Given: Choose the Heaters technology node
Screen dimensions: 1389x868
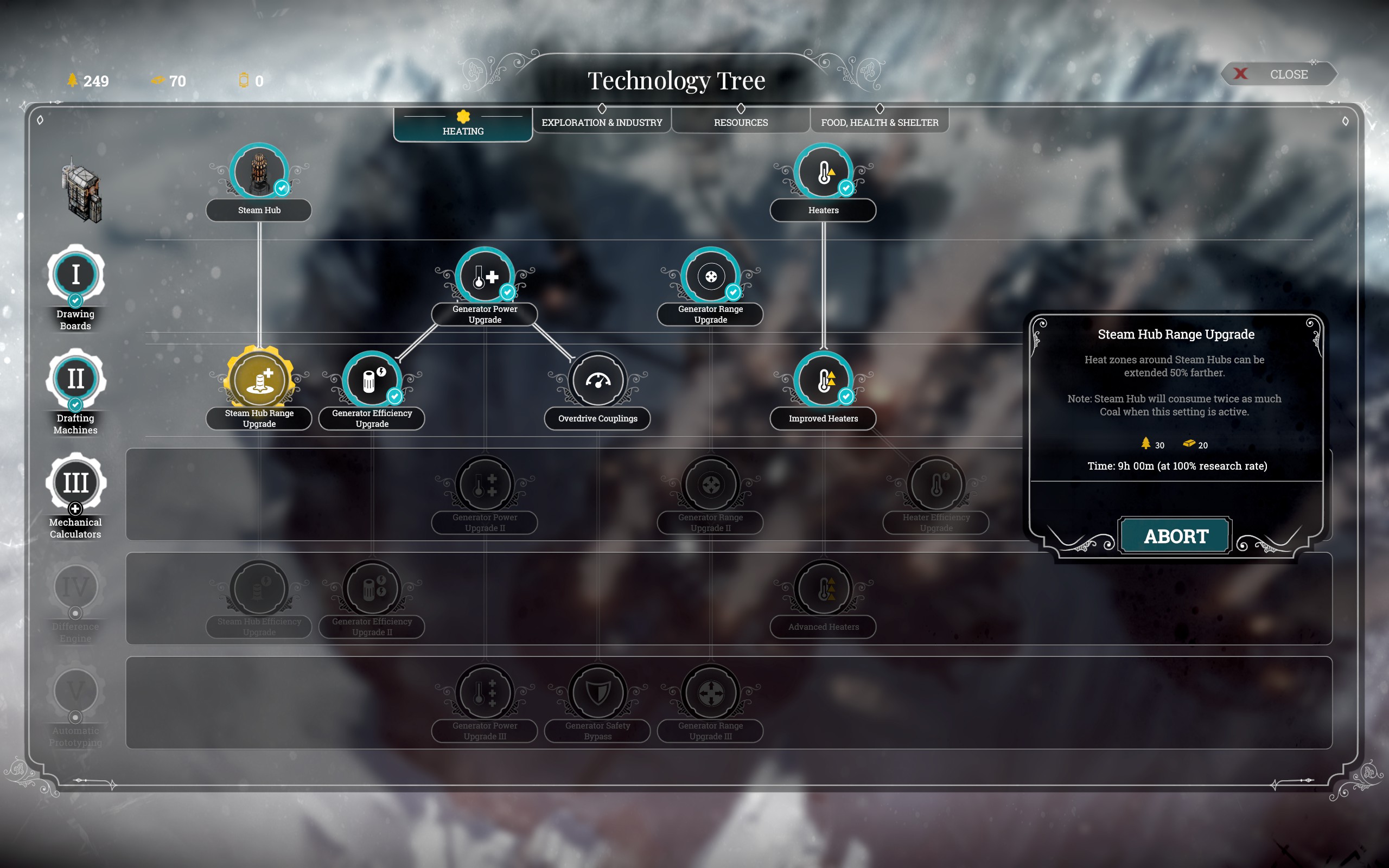Looking at the screenshot, I should (x=823, y=171).
